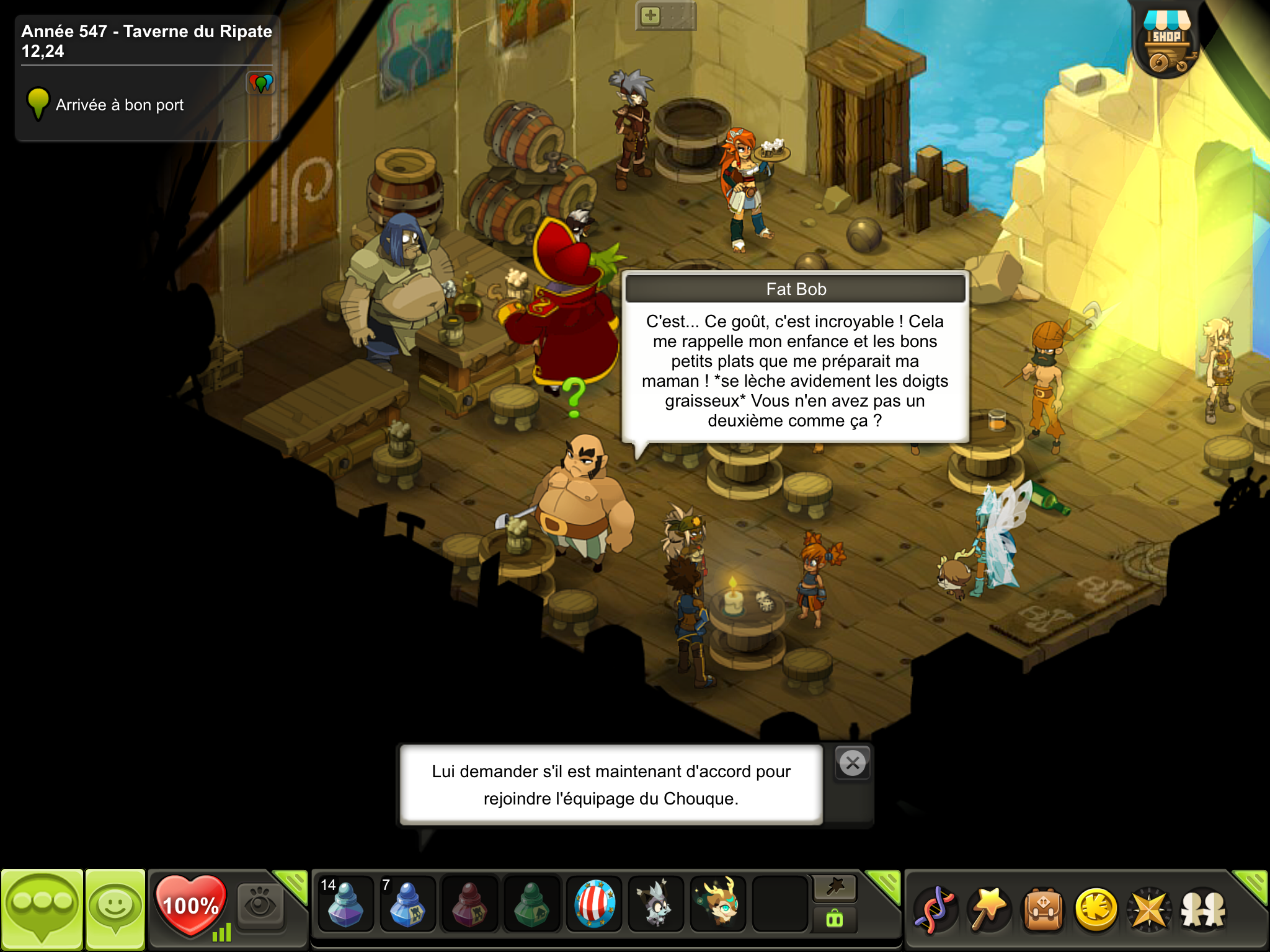Select the grey wolf pet slot
The image size is (1270, 952).
(x=656, y=903)
